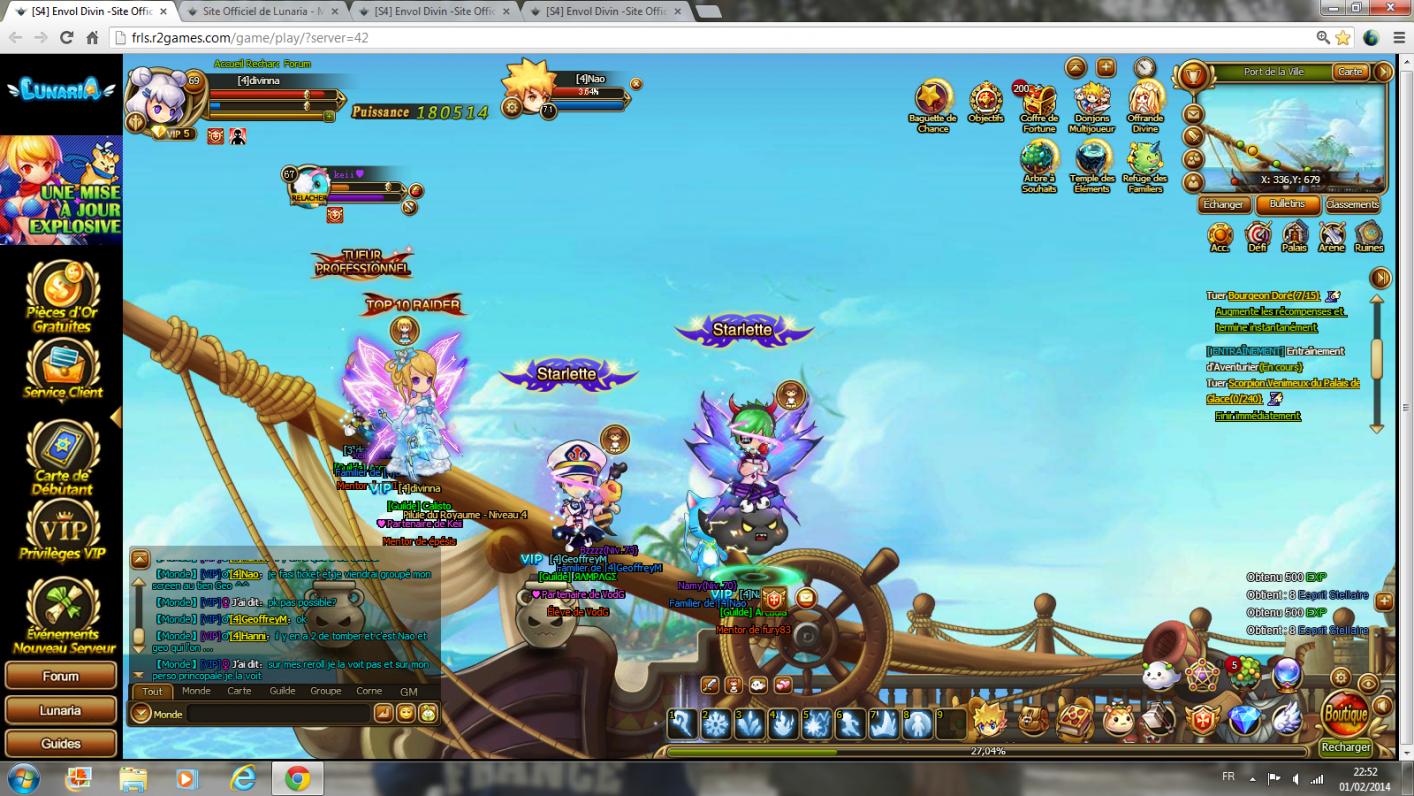Open Offrande Divine
This screenshot has height=796, width=1414.
1145,101
